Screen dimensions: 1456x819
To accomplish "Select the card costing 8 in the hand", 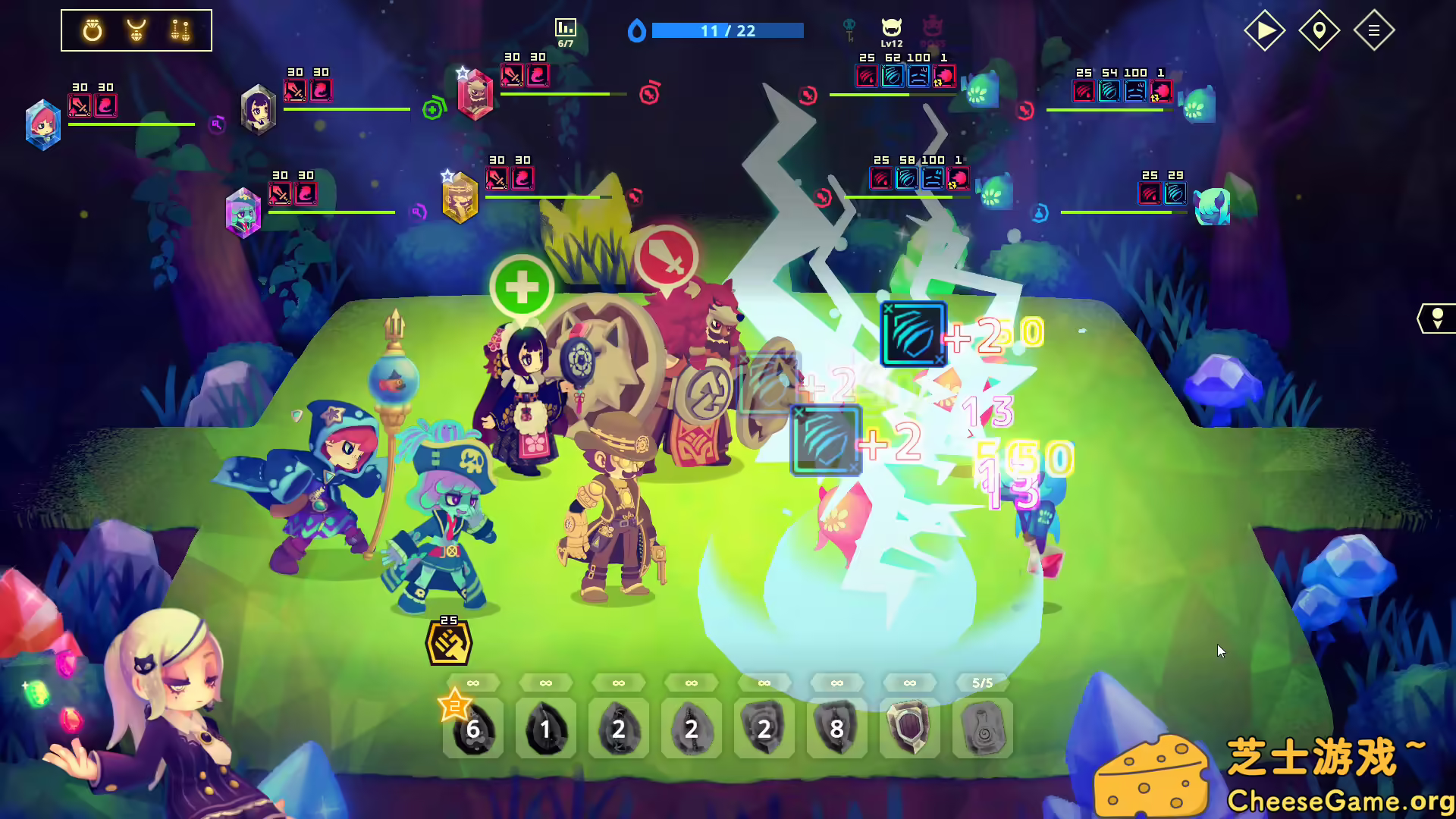I will click(836, 728).
